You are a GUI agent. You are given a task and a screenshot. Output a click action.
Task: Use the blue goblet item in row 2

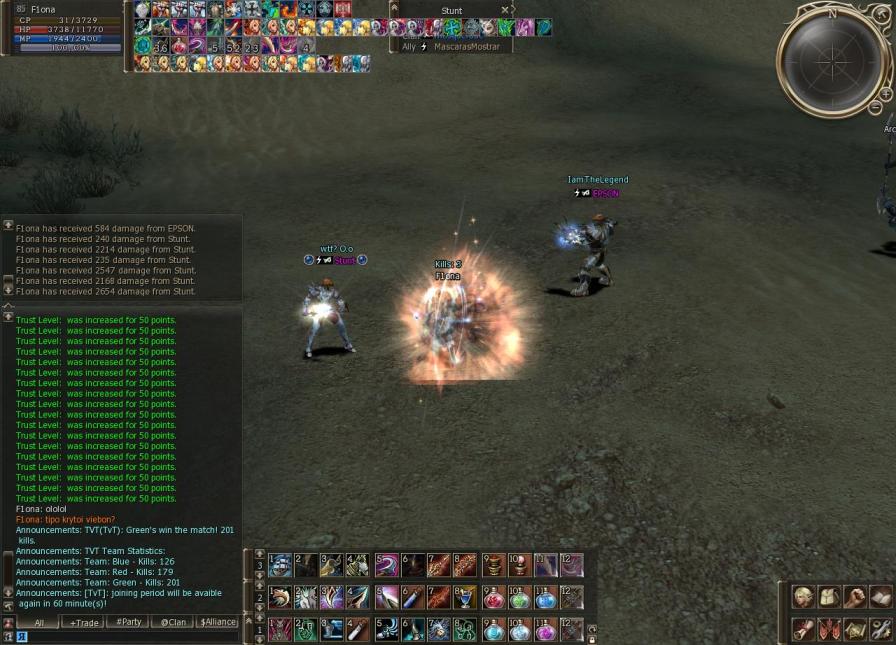coord(465,598)
